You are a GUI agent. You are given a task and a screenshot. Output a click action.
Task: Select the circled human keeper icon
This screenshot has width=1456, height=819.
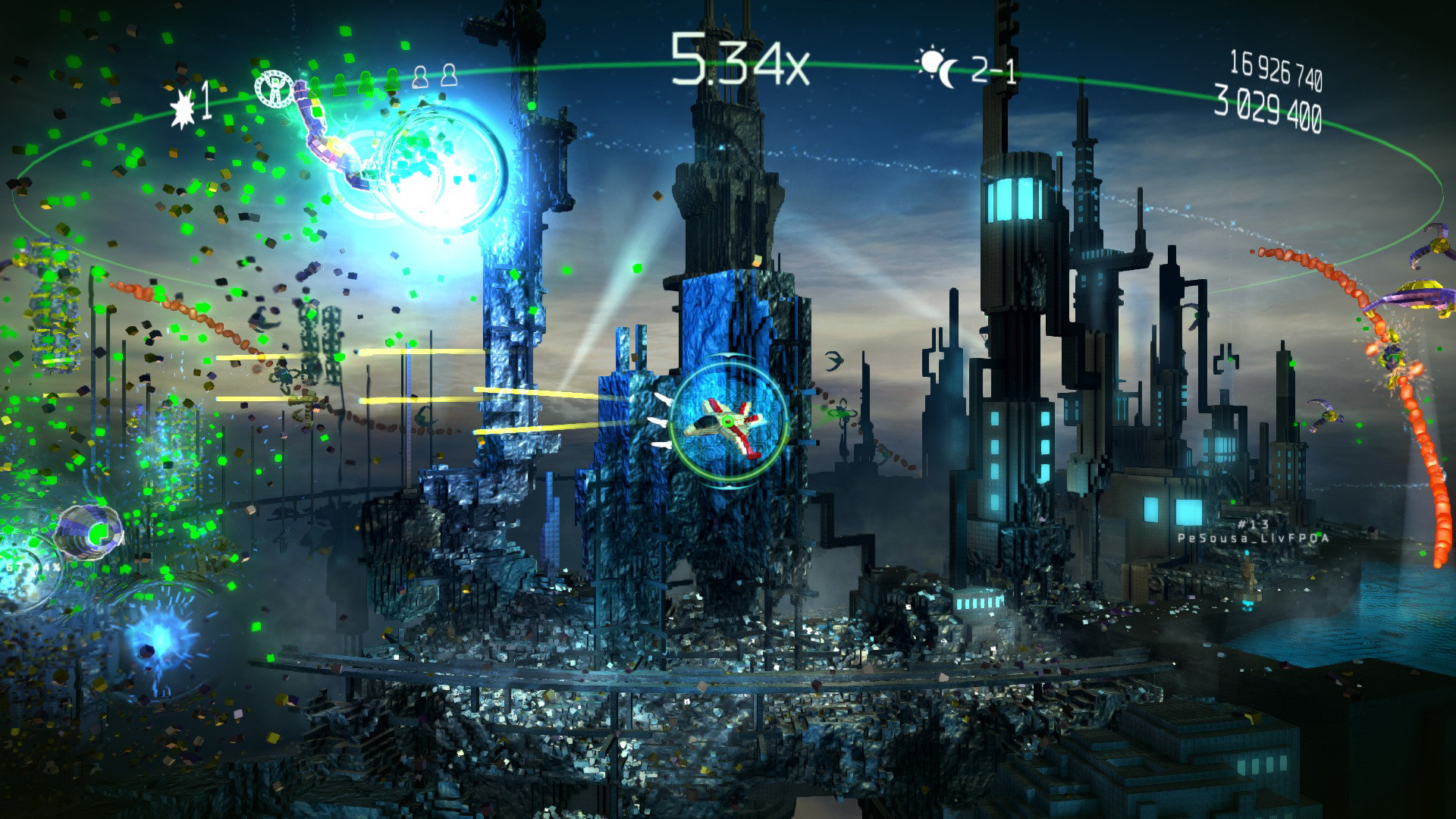pos(273,89)
